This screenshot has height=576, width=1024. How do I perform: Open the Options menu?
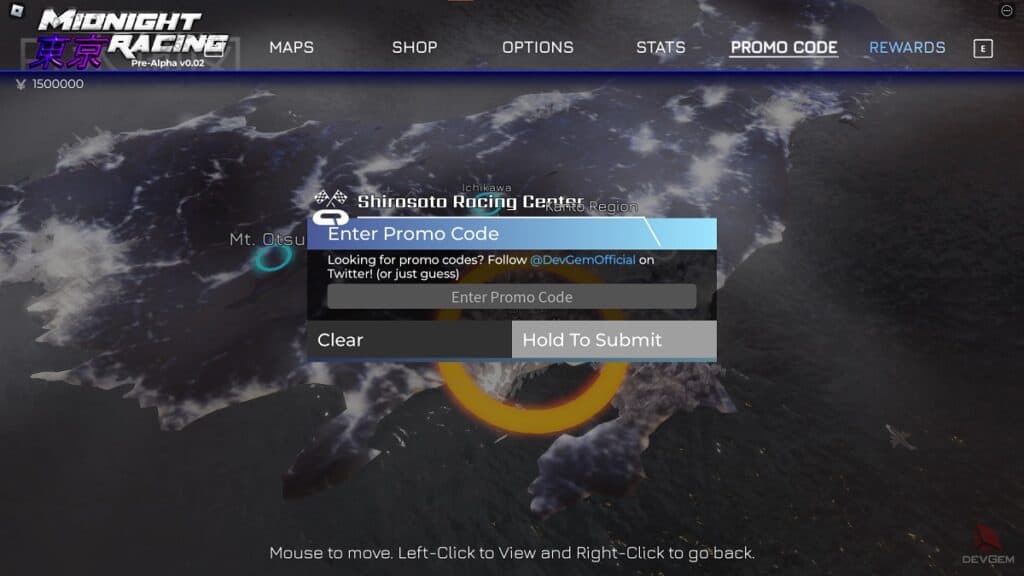pyautogui.click(x=537, y=47)
